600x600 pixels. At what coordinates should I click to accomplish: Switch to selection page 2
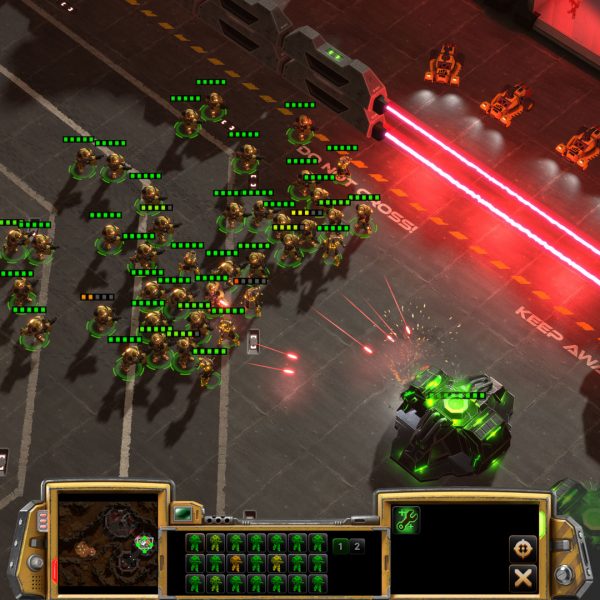coord(358,546)
